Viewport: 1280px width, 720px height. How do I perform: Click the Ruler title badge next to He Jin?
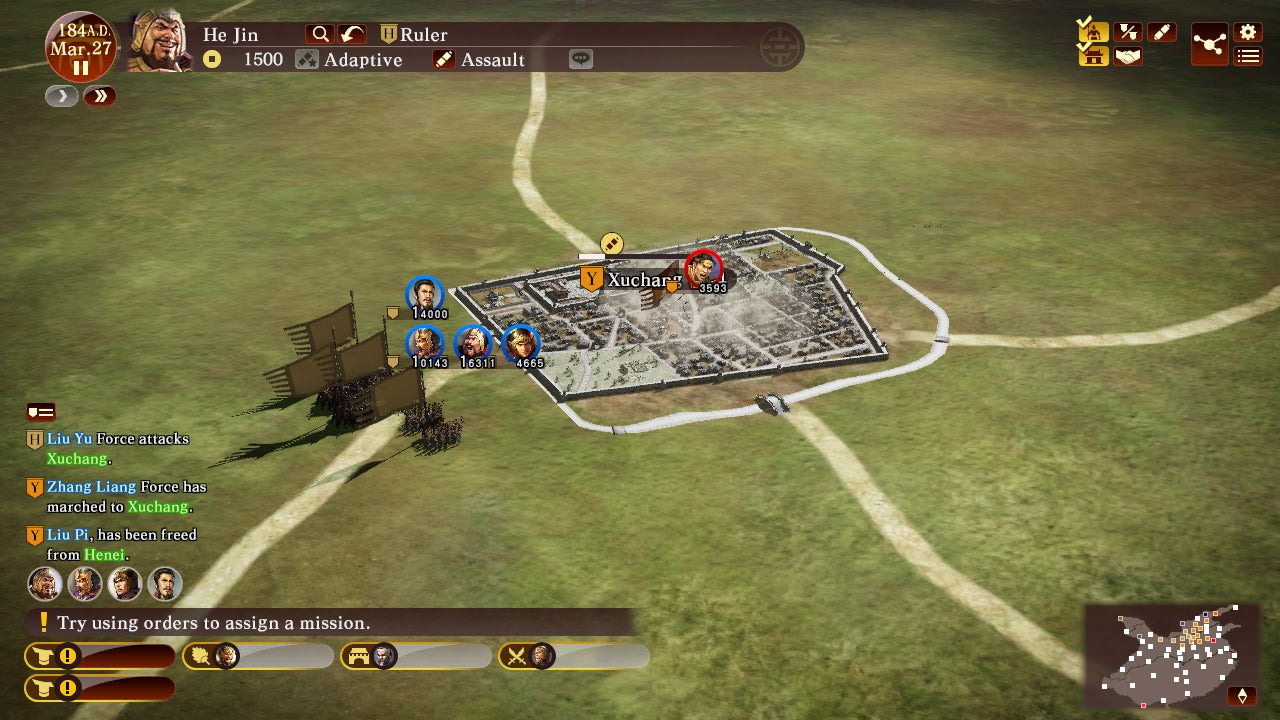[388, 33]
